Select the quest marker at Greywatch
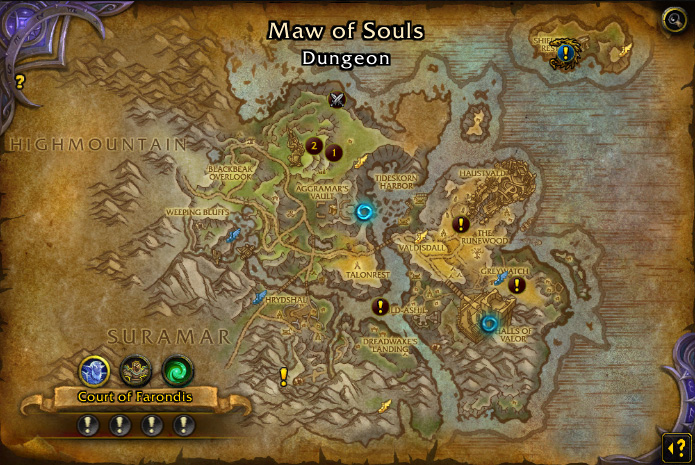The height and width of the screenshot is (465, 695). (516, 285)
